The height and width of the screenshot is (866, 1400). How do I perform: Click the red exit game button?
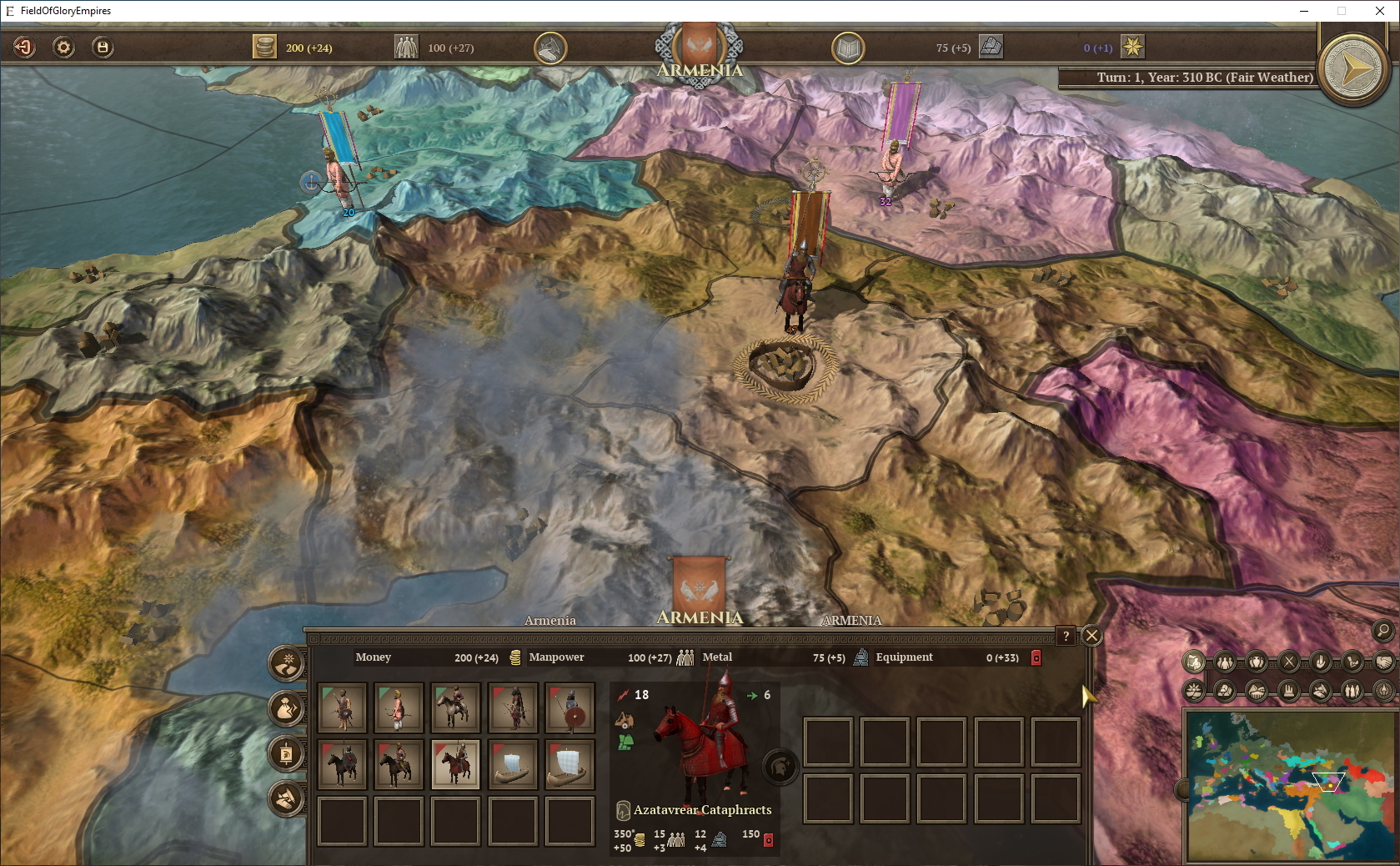(x=24, y=48)
